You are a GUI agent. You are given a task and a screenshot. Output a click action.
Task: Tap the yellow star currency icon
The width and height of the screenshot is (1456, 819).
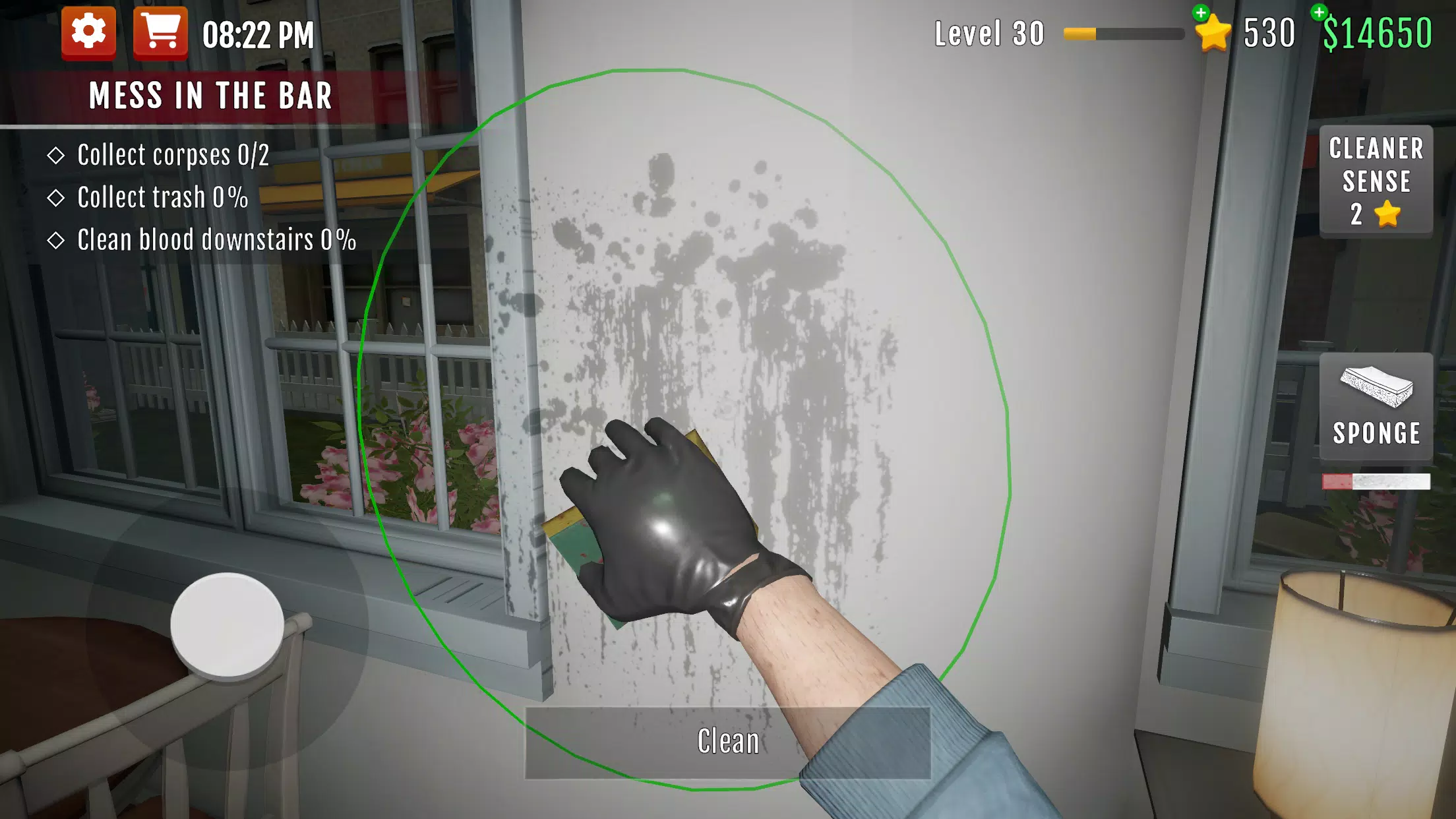[x=1212, y=32]
